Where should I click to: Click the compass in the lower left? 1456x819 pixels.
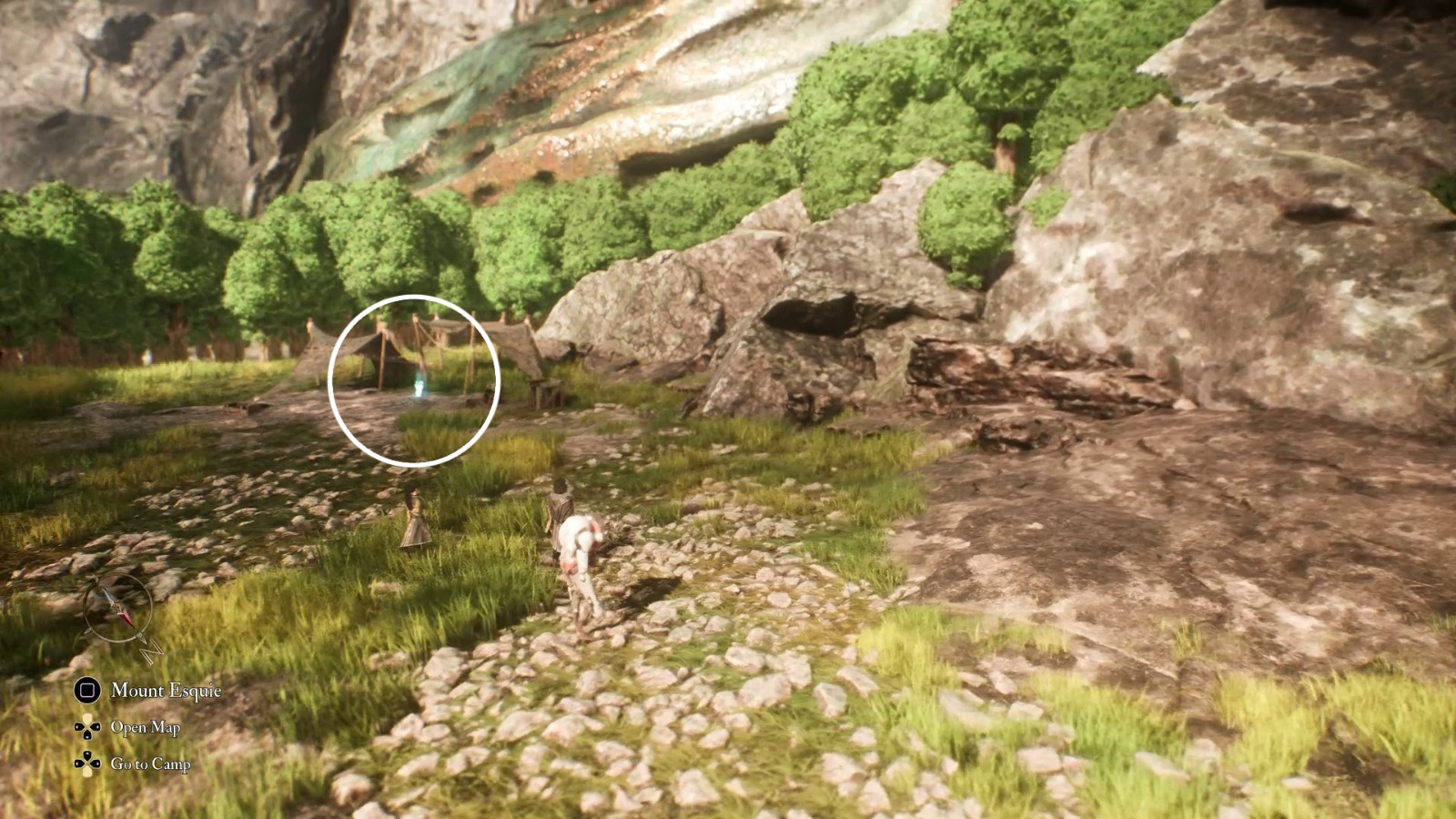coord(117,607)
